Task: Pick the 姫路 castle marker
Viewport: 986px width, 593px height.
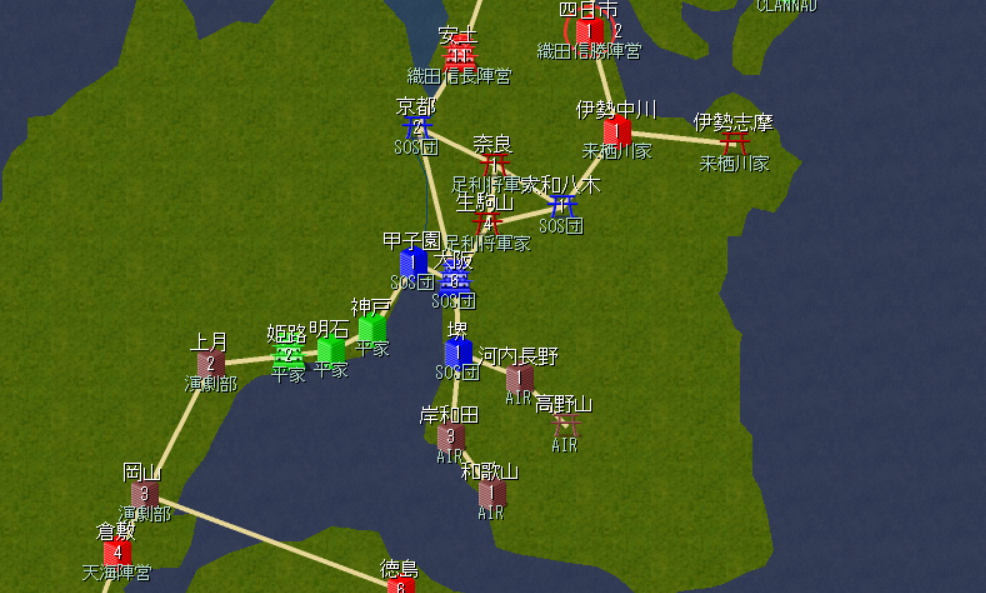Action: pyautogui.click(x=288, y=355)
